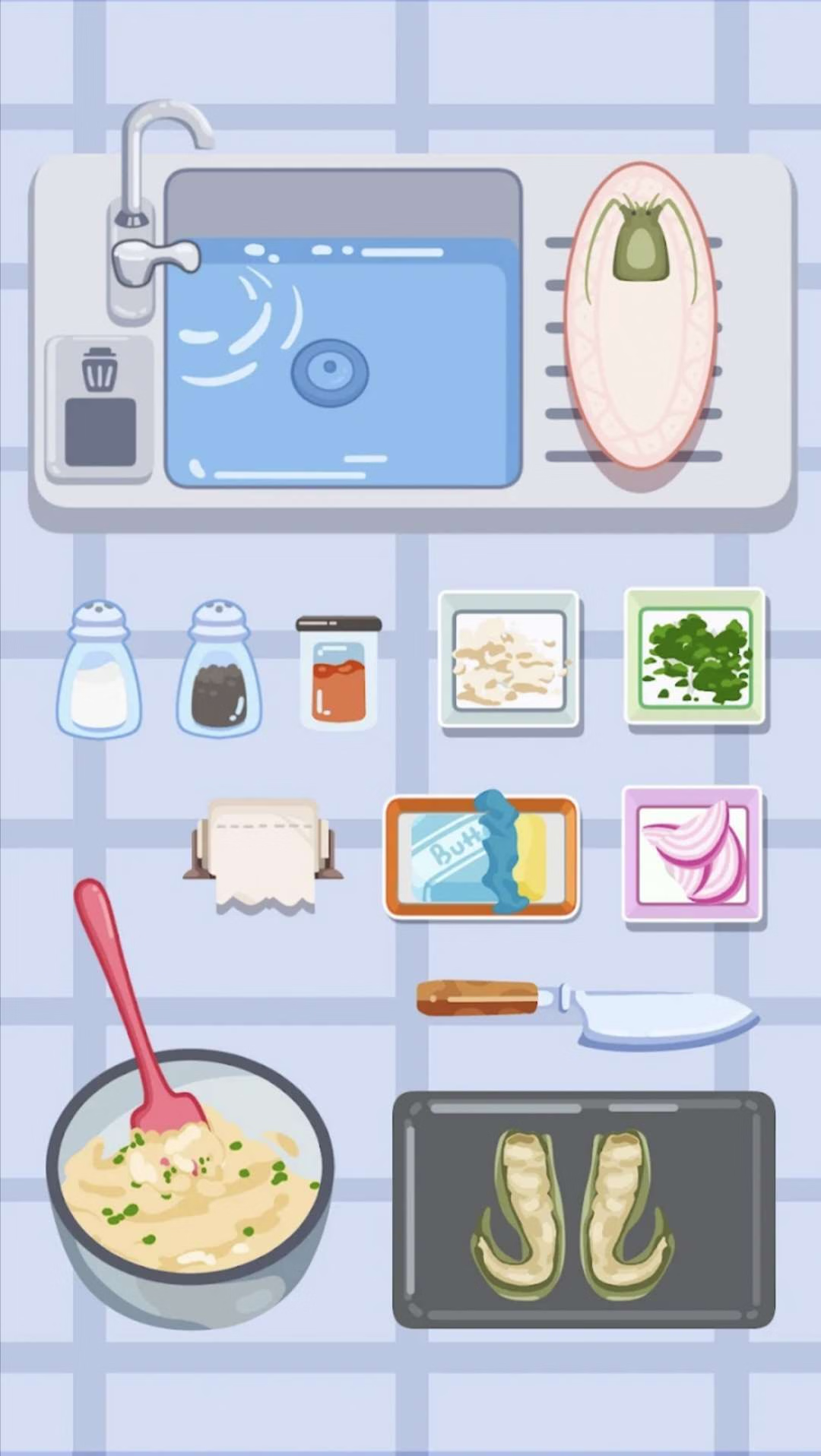Select the butter tray
821x1456 pixels.
tap(481, 856)
